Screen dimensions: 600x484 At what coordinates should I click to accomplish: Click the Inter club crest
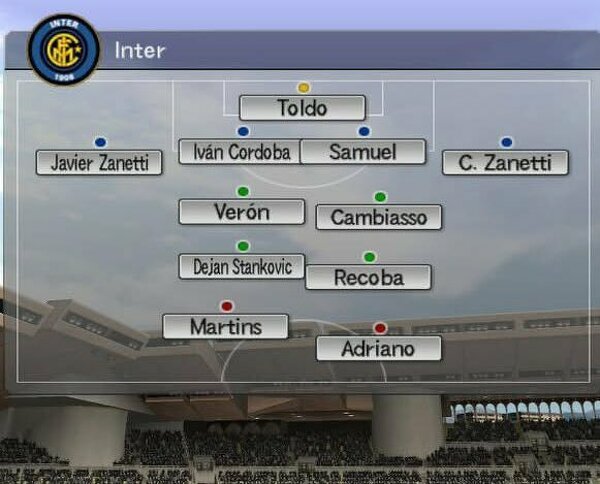click(63, 49)
